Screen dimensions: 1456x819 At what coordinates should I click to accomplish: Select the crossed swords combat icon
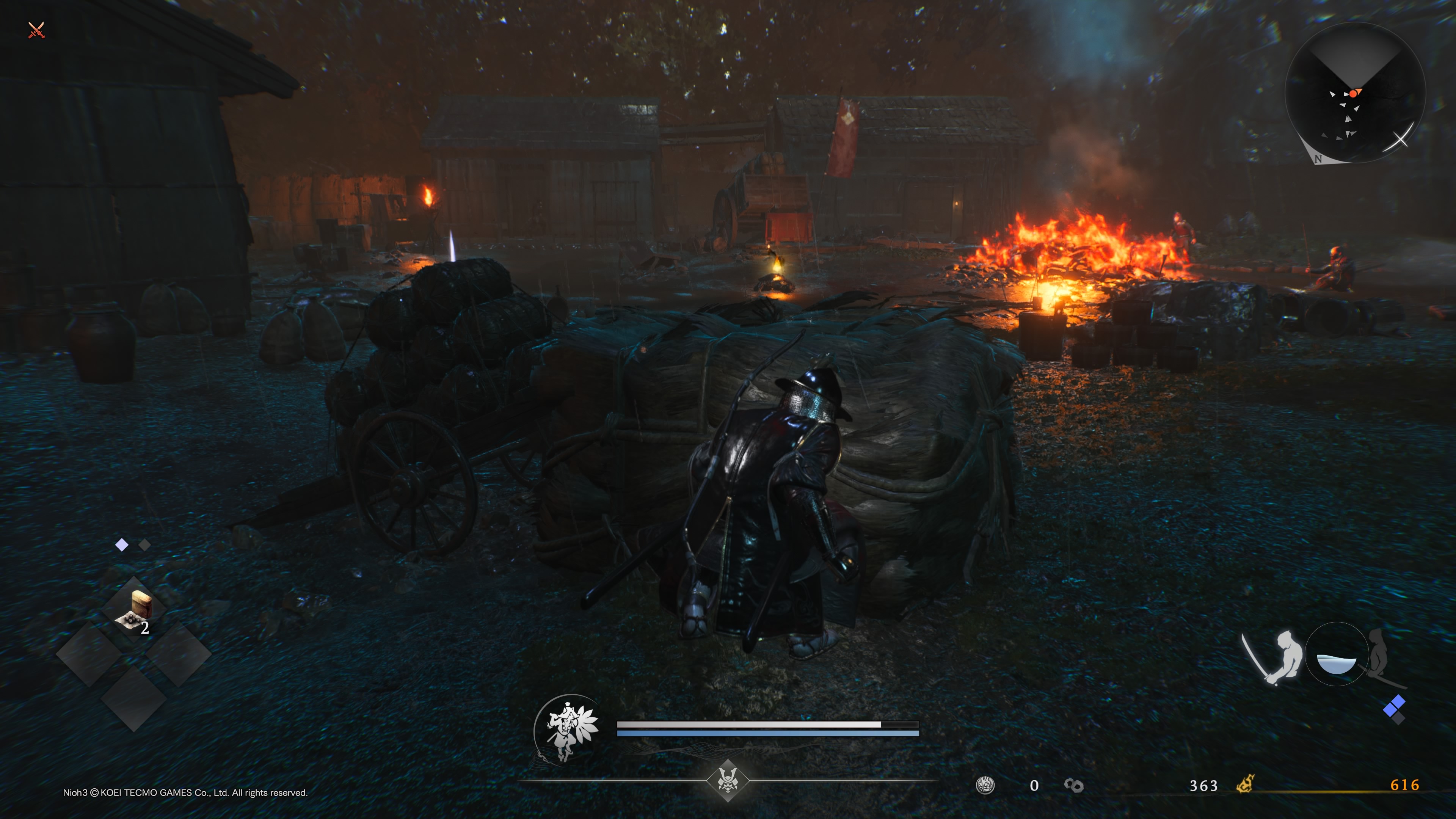coord(36,30)
